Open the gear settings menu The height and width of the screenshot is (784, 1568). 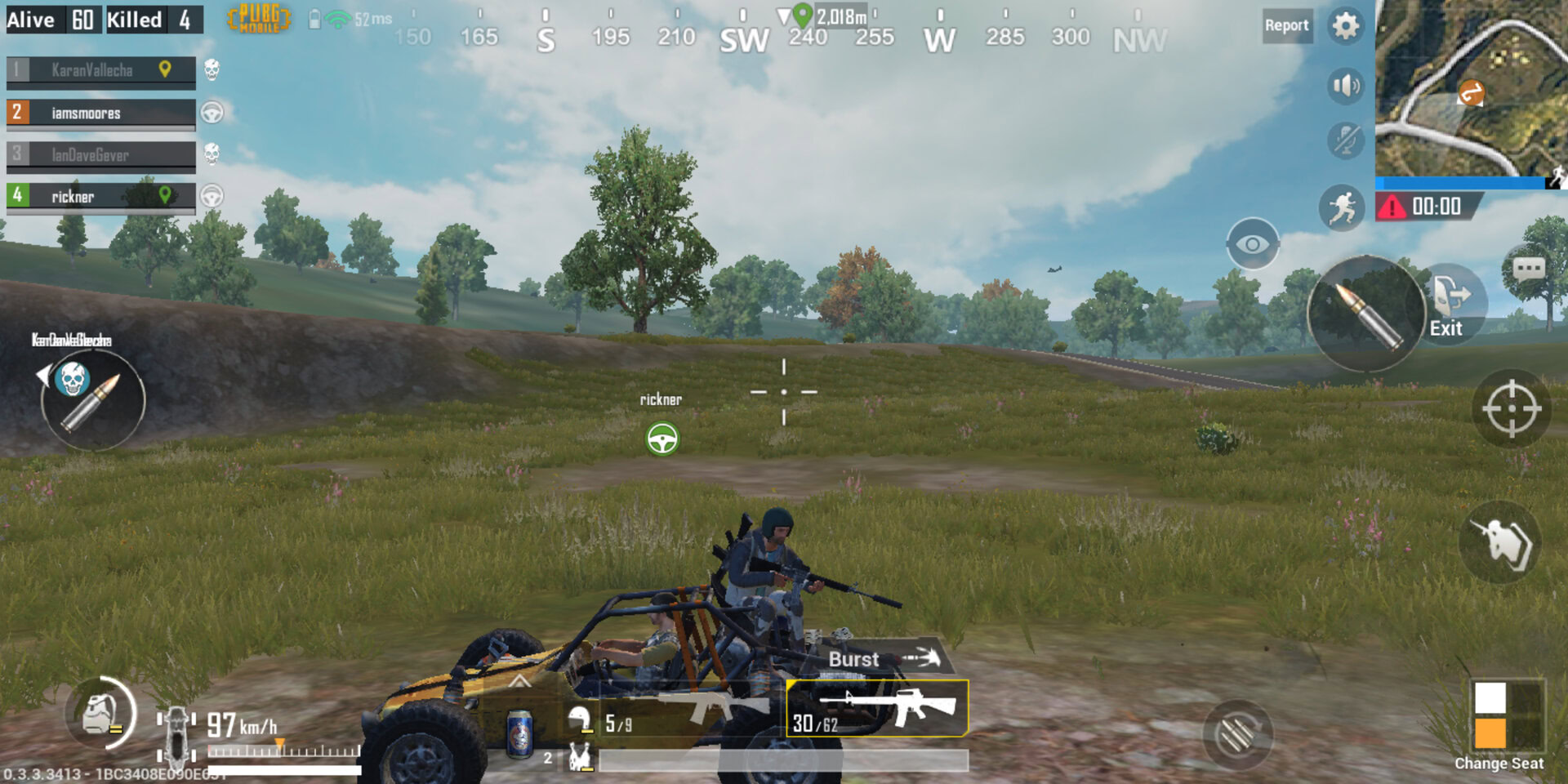[1345, 25]
